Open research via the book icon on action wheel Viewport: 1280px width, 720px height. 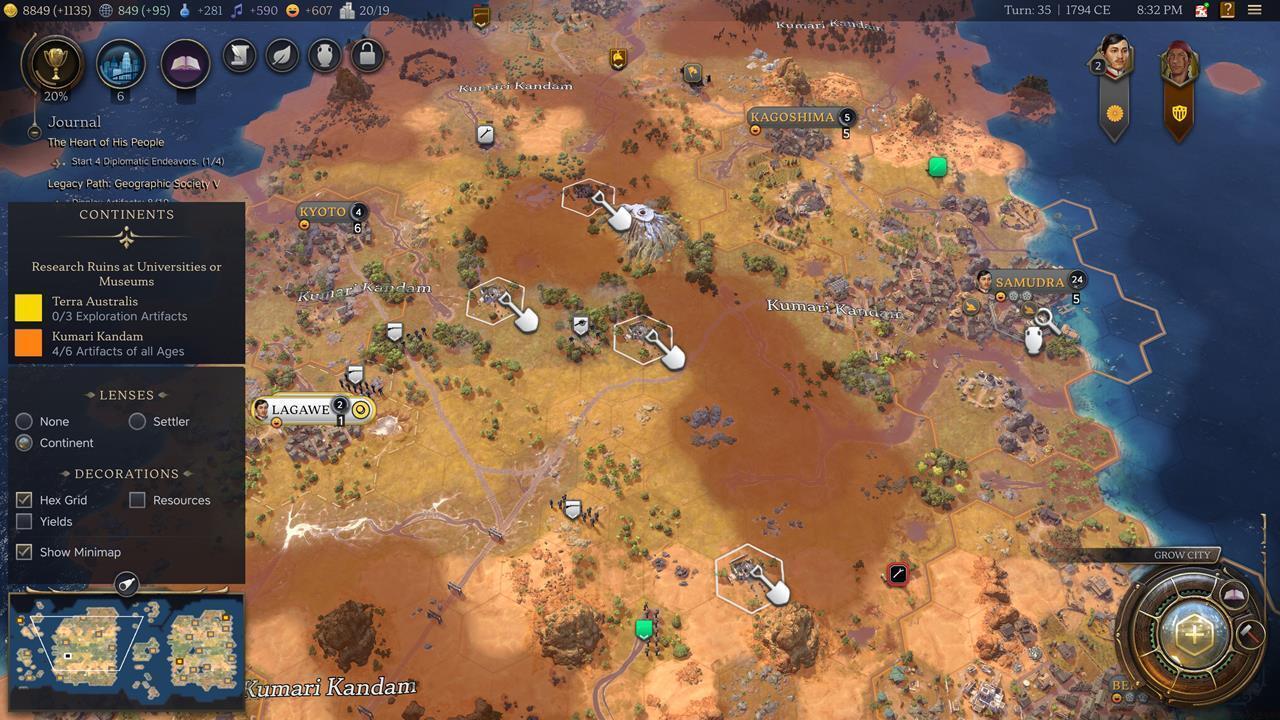[x=1234, y=594]
